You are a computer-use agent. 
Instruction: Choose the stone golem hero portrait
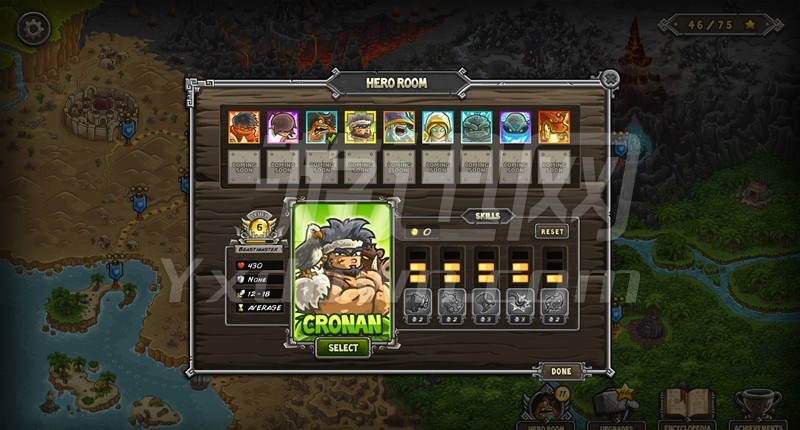477,127
